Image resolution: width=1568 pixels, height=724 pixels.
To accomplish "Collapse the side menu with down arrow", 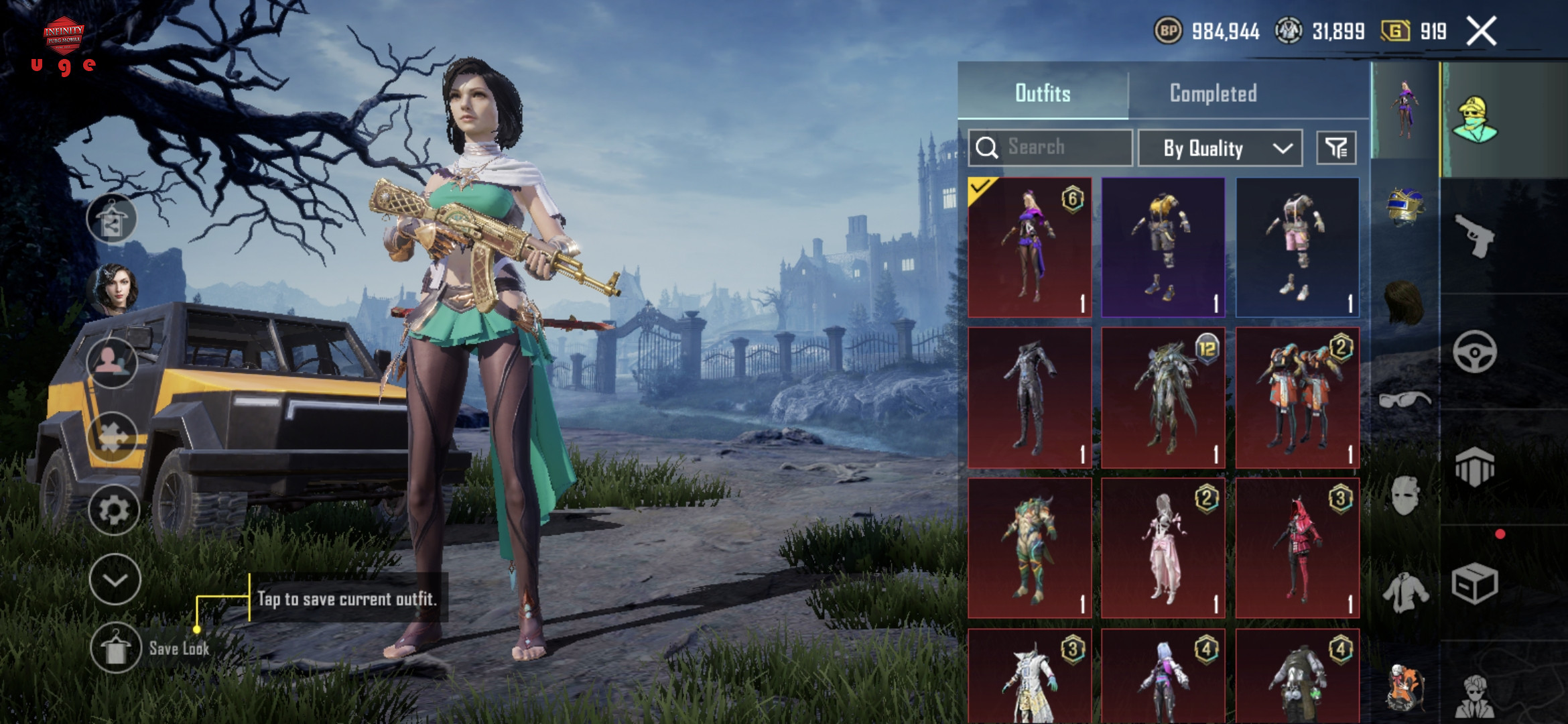I will [x=115, y=580].
